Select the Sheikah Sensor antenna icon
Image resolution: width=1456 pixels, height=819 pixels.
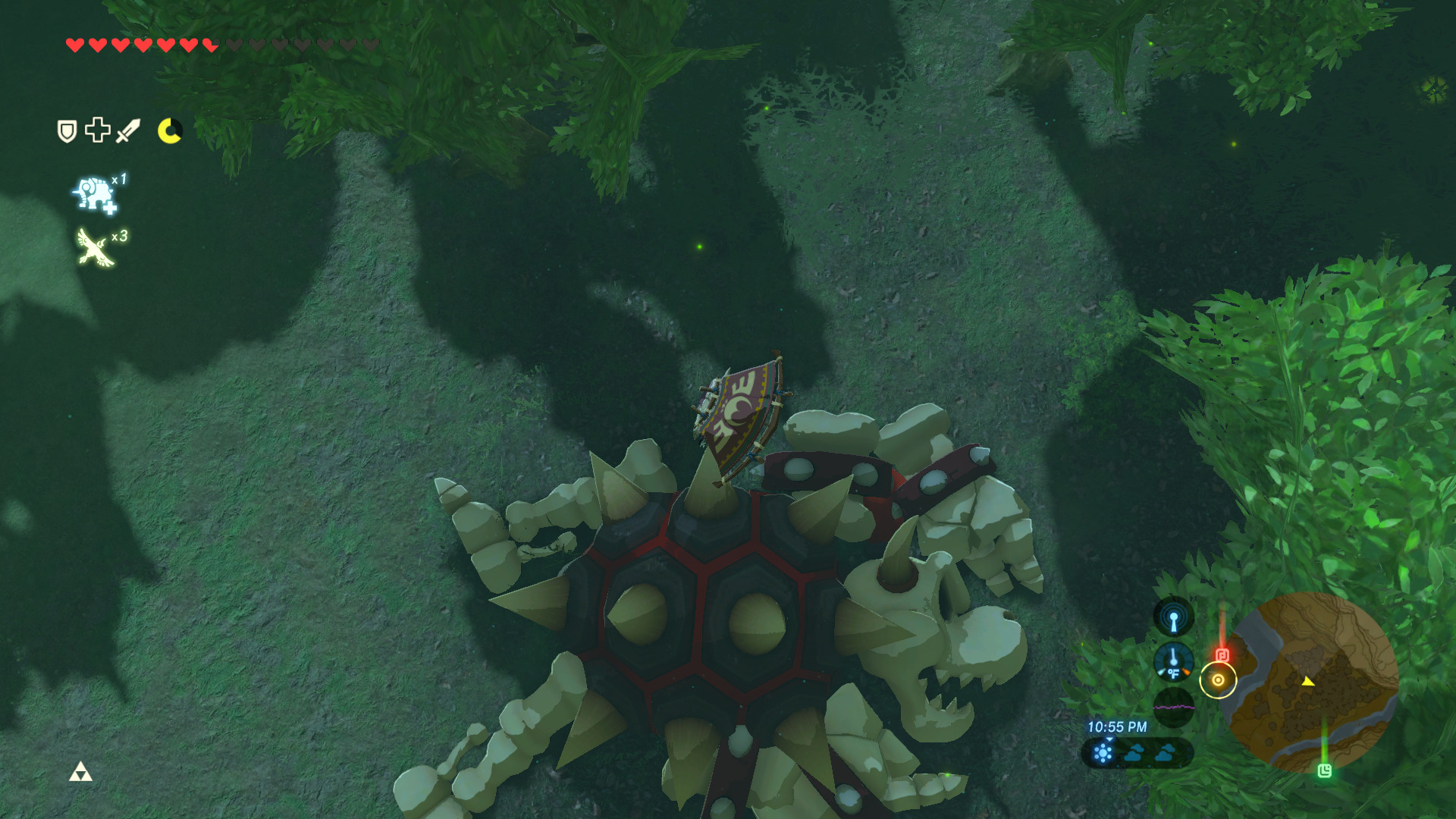pyautogui.click(x=1173, y=620)
